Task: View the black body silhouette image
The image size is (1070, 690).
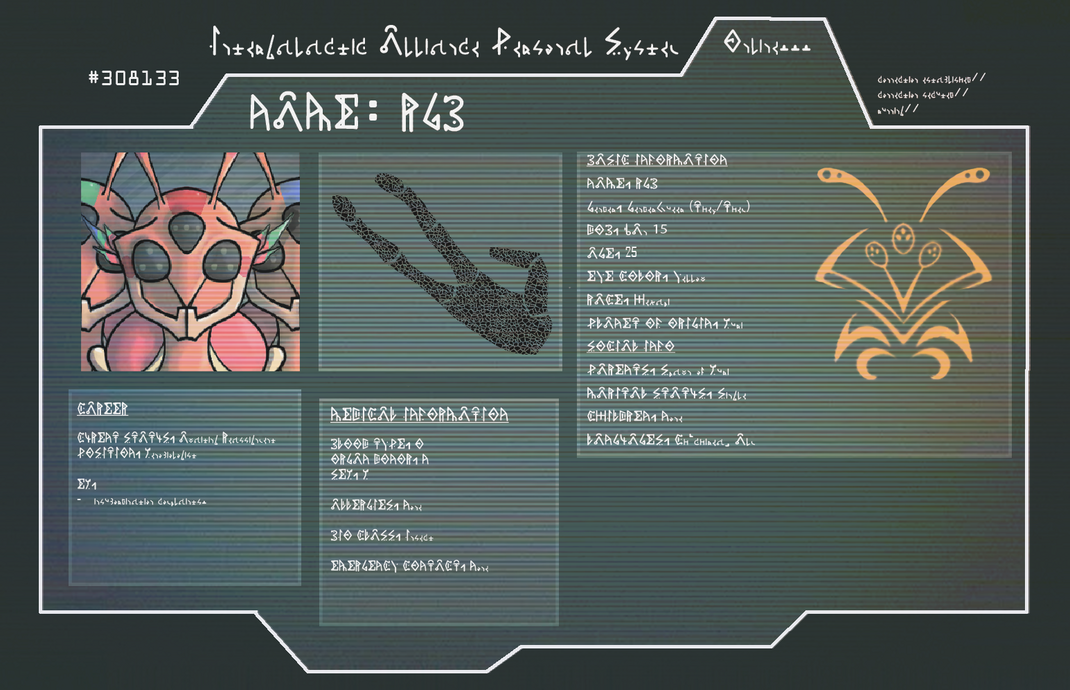Action: [438, 262]
